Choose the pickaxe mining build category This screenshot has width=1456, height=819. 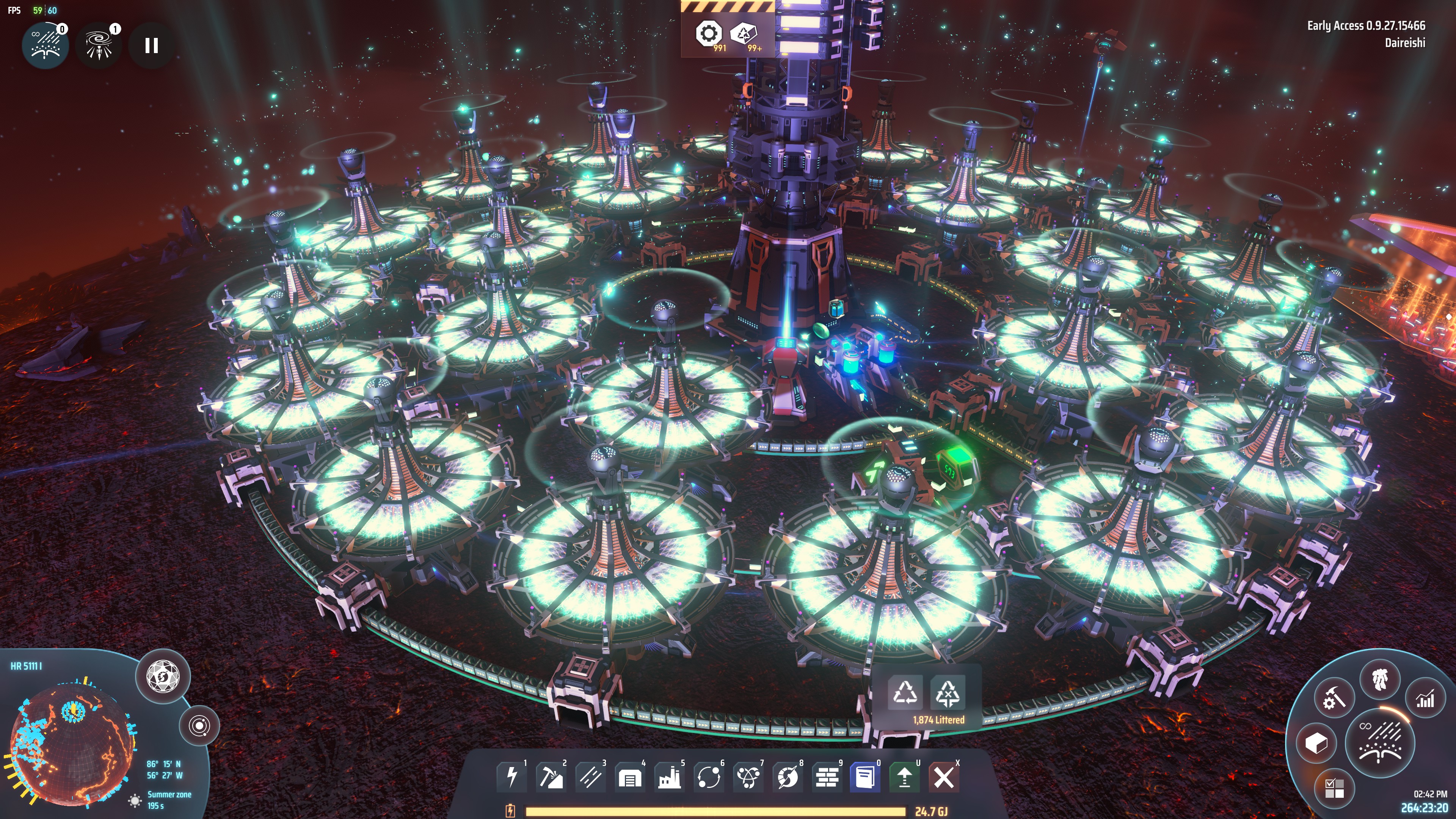(551, 777)
